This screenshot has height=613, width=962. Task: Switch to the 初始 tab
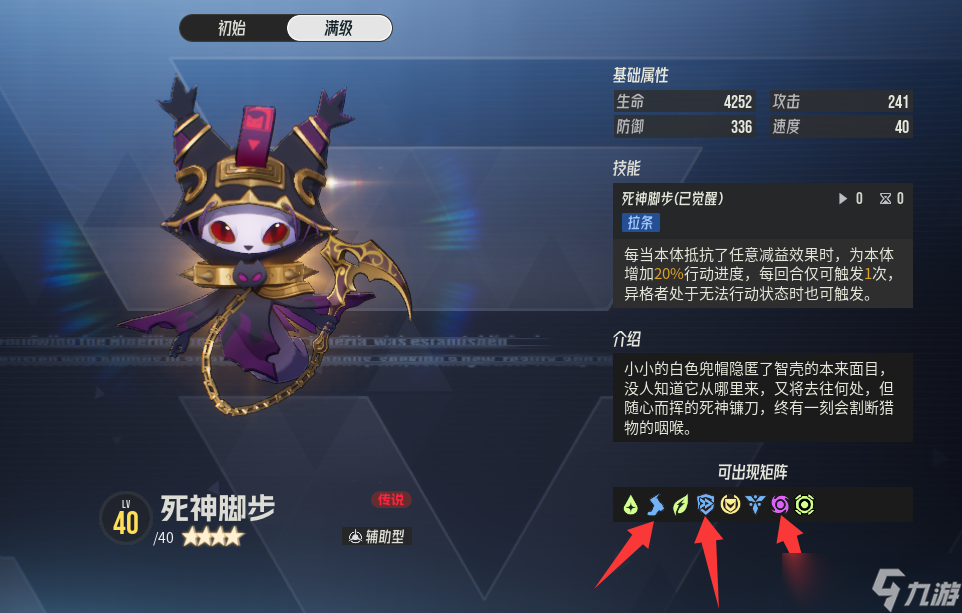232,28
